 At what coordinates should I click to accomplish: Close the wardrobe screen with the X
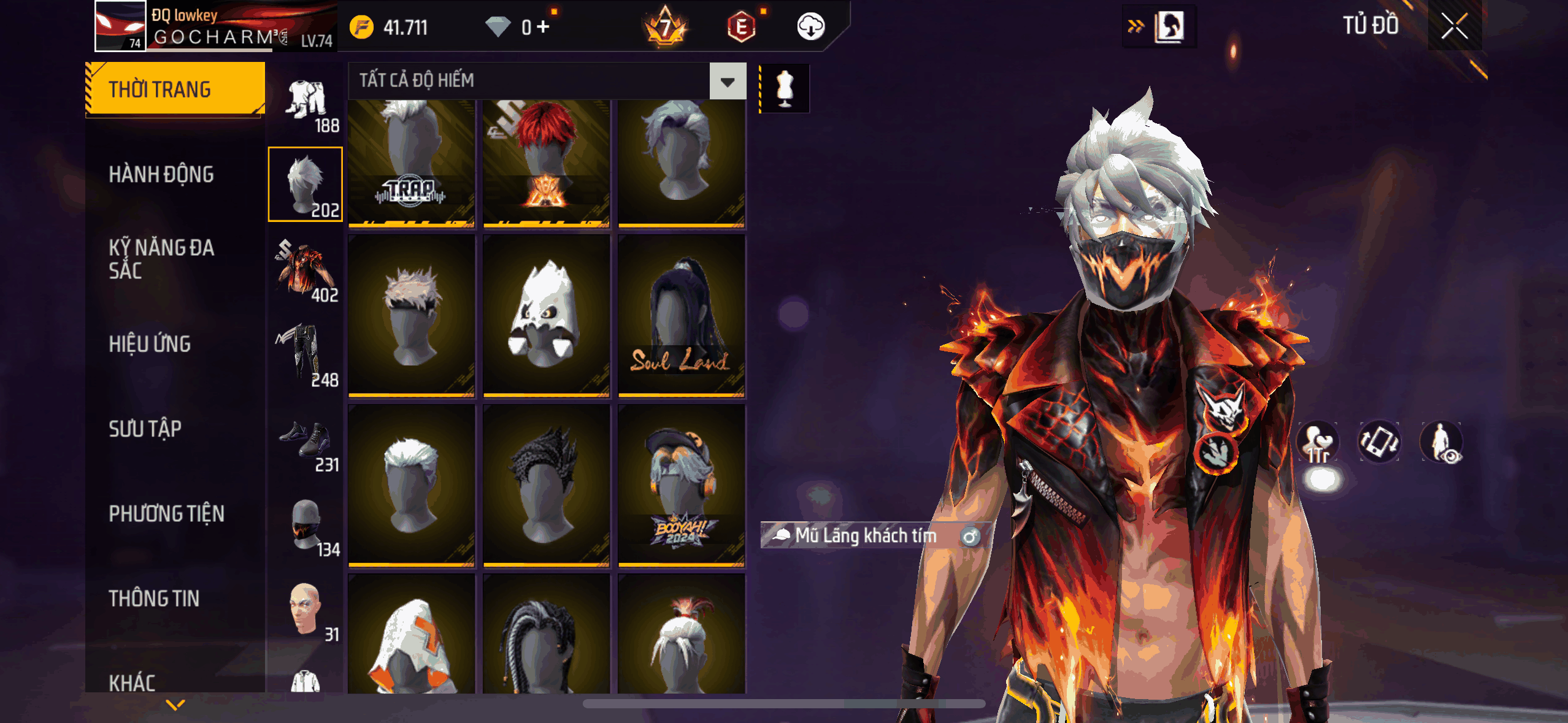tap(1454, 26)
